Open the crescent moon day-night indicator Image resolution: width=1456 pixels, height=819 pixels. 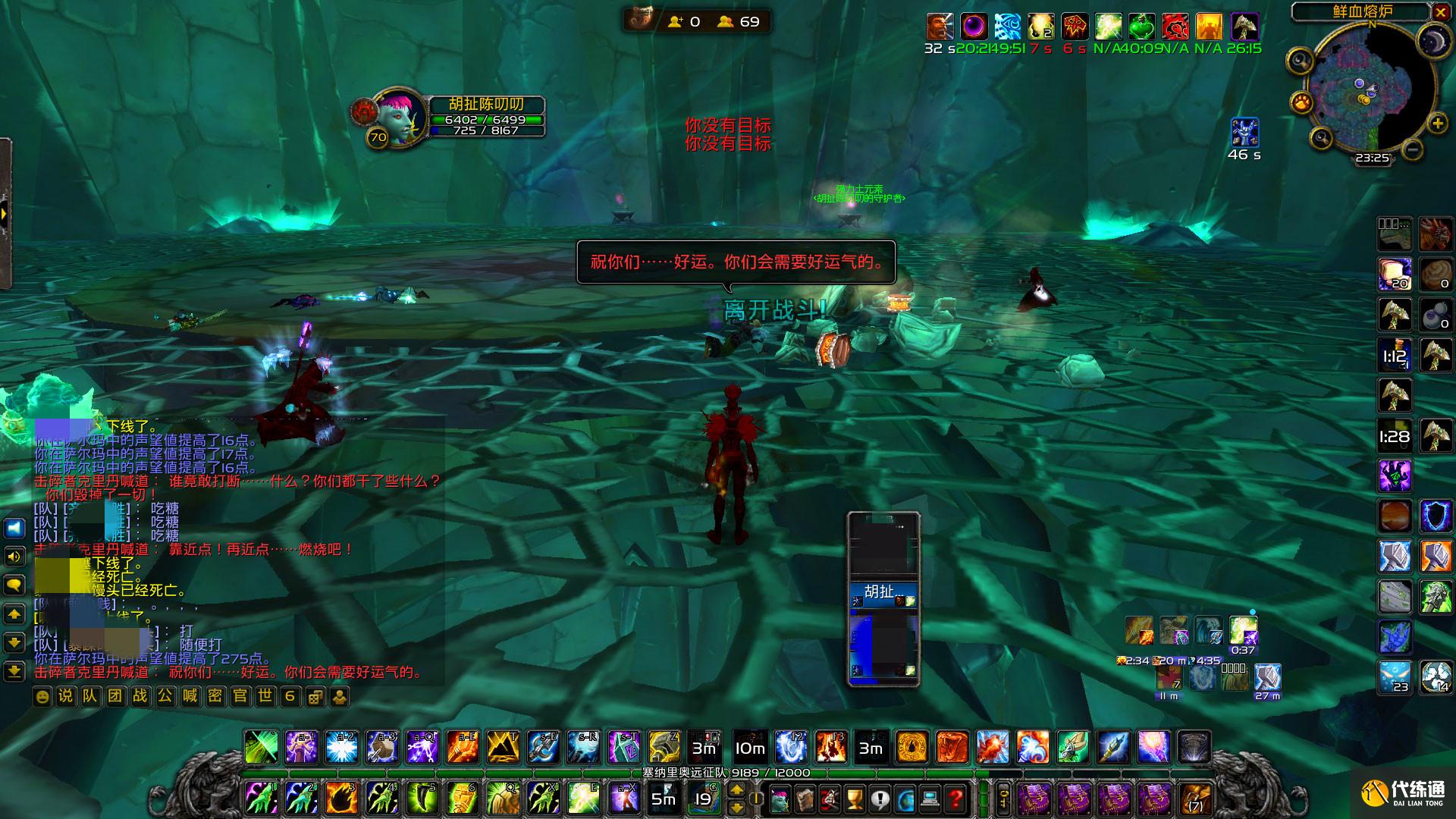(x=1432, y=40)
